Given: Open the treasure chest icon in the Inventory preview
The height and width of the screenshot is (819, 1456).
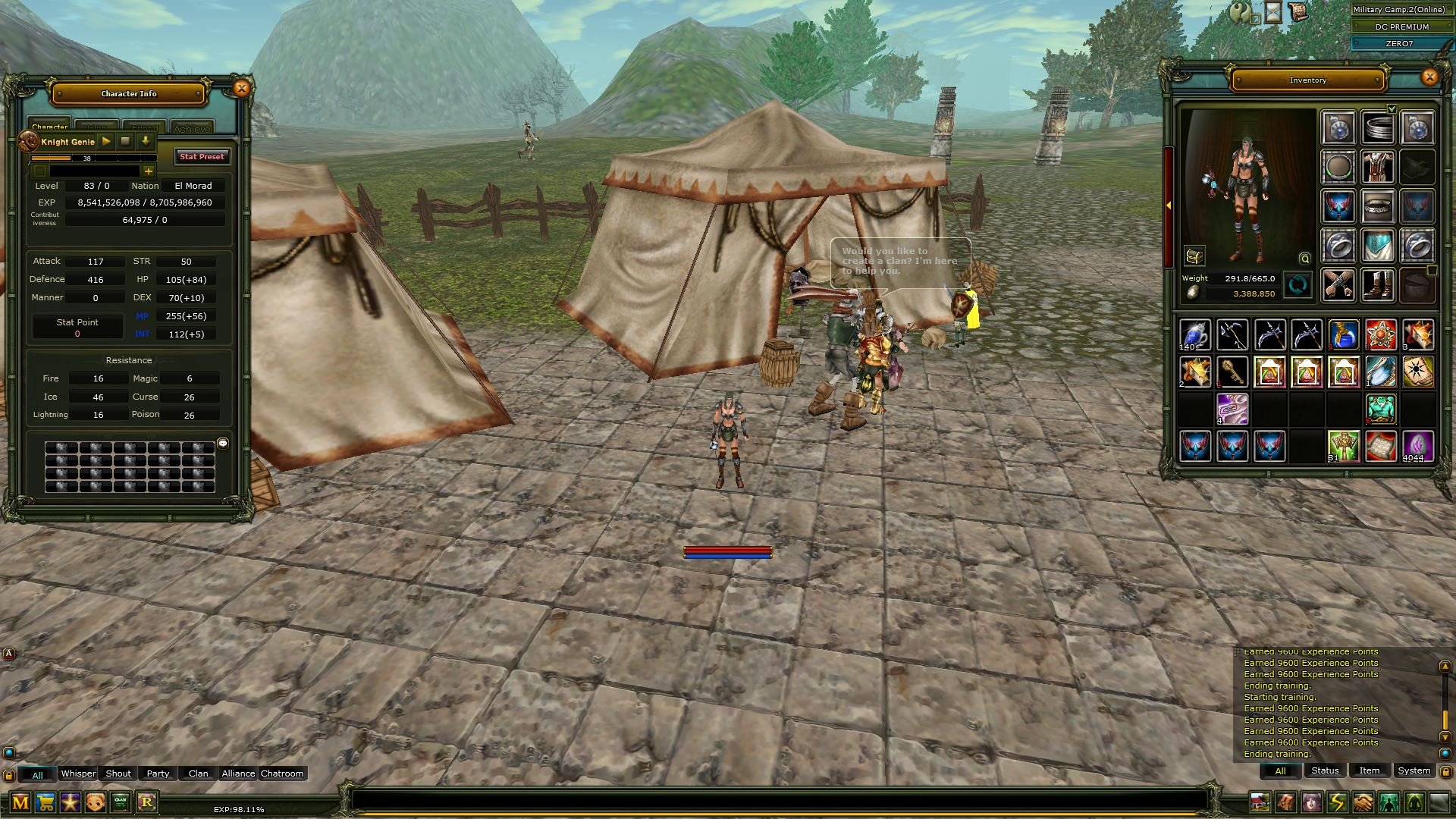Looking at the screenshot, I should point(1194,256).
